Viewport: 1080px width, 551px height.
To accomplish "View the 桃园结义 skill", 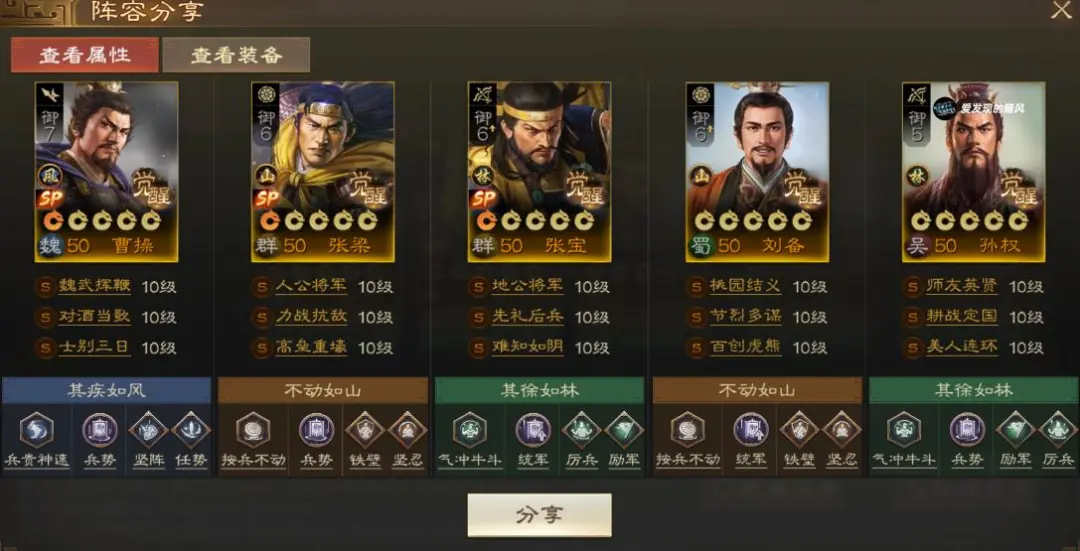I will (x=745, y=287).
